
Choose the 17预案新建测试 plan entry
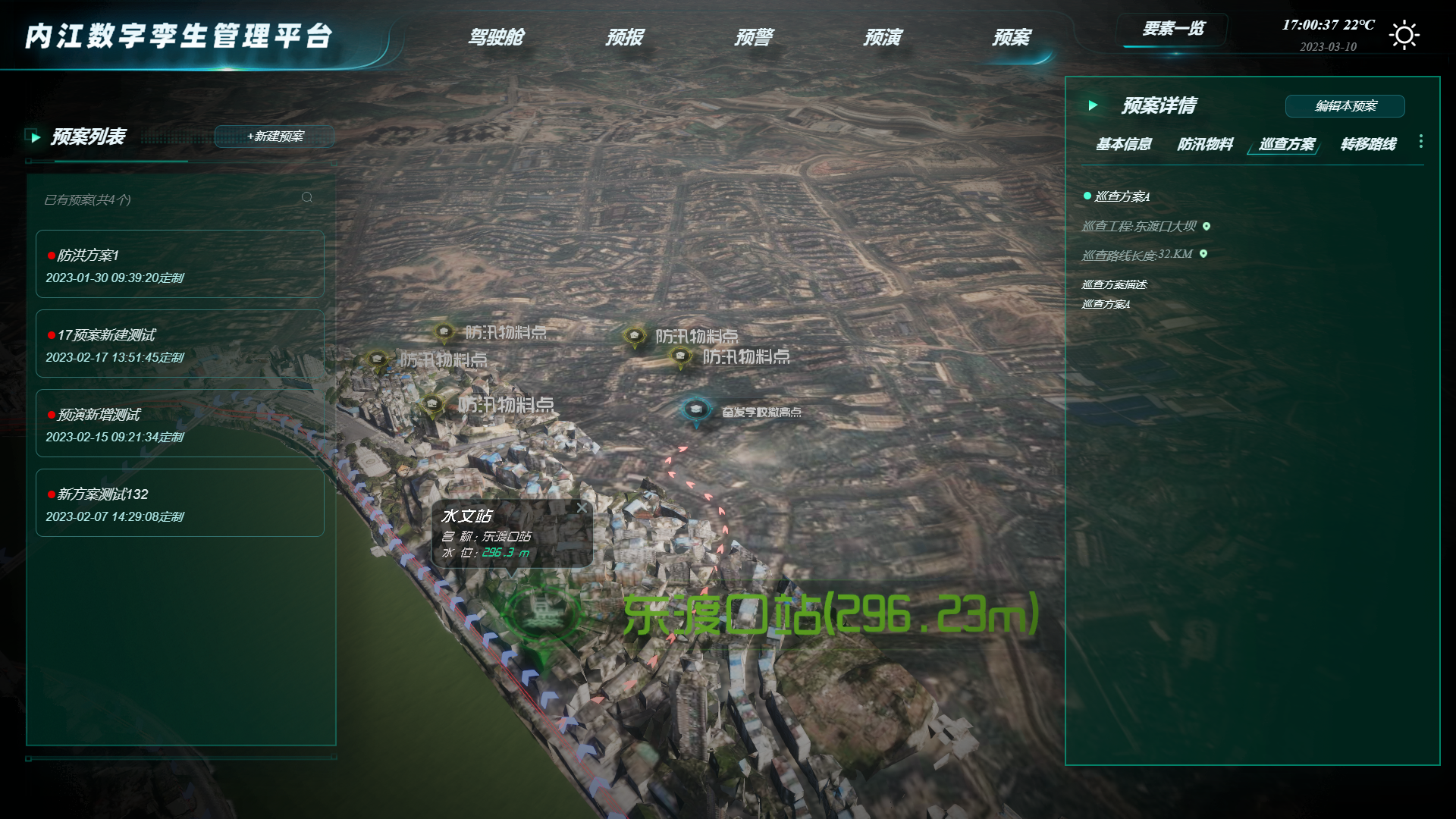coord(180,344)
